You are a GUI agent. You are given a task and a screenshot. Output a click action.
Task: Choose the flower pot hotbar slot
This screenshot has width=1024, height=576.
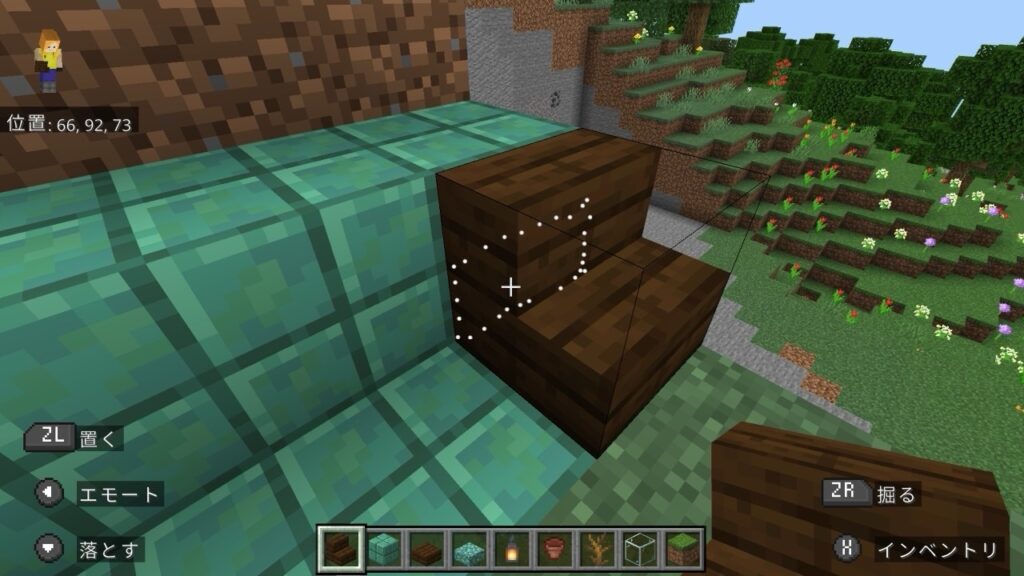click(x=555, y=548)
